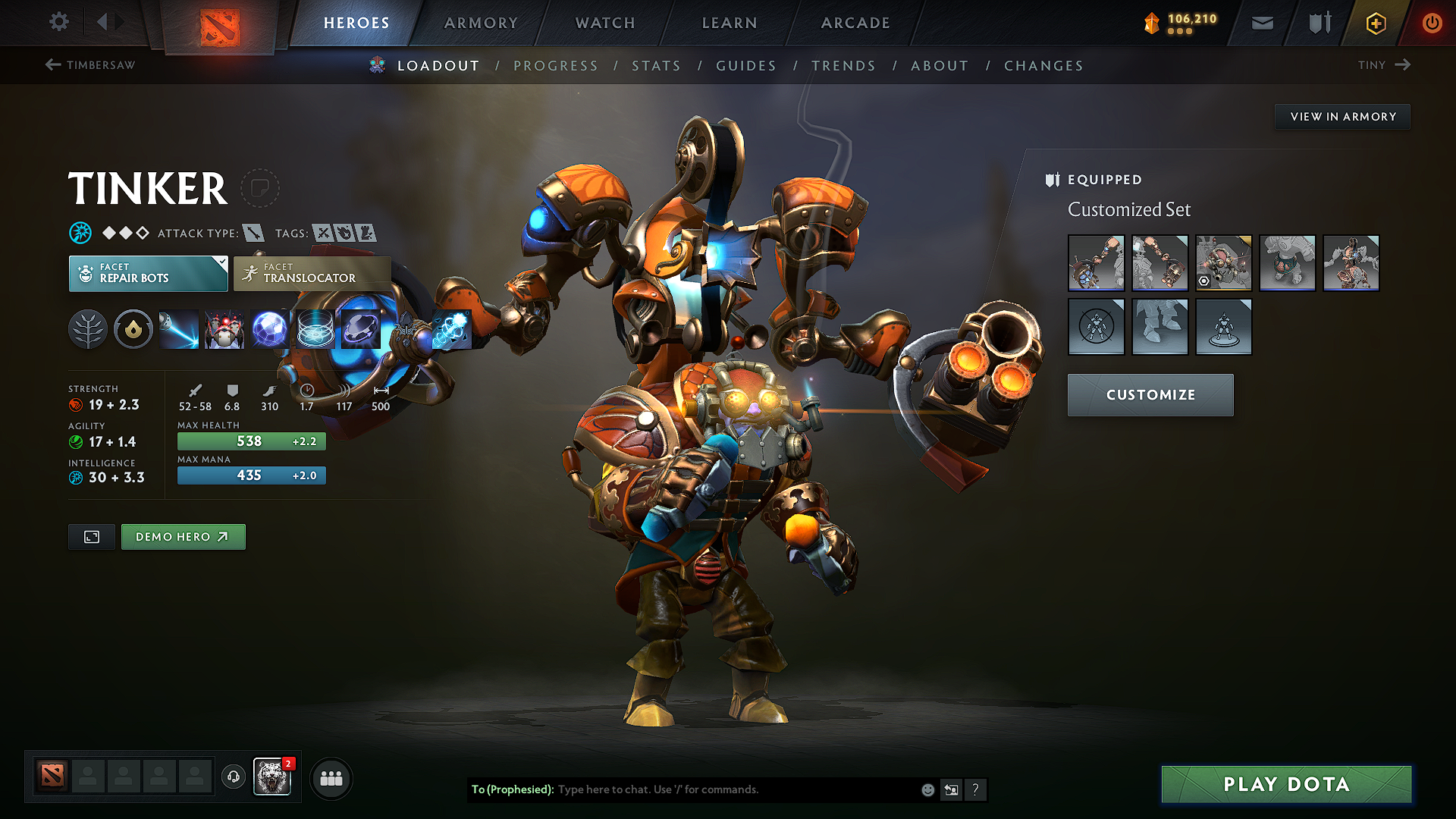Open Tinker's talent tree icon
The width and height of the screenshot is (1456, 819).
tap(87, 328)
